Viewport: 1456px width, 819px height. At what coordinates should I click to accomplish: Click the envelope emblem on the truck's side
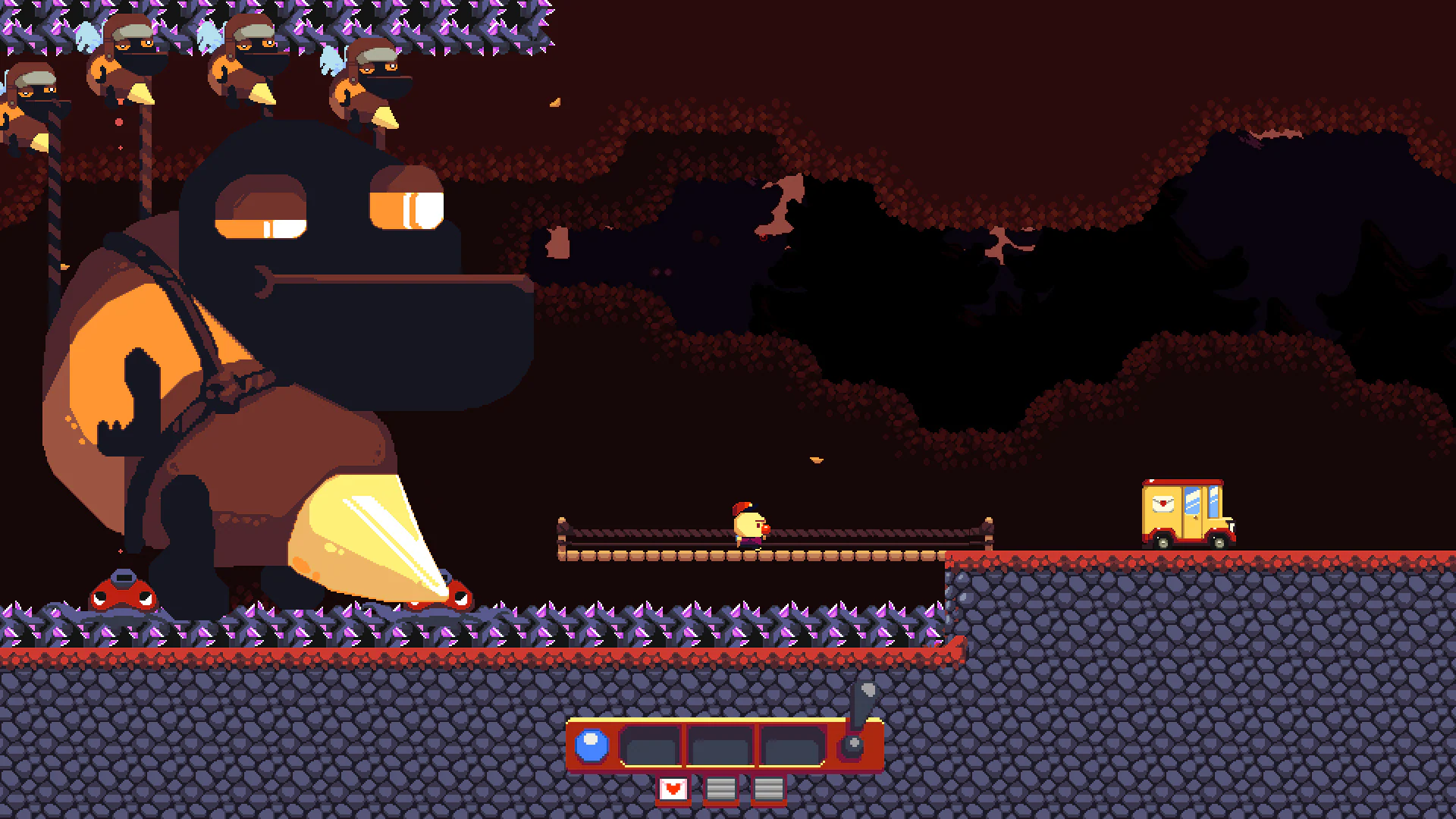click(x=1163, y=504)
